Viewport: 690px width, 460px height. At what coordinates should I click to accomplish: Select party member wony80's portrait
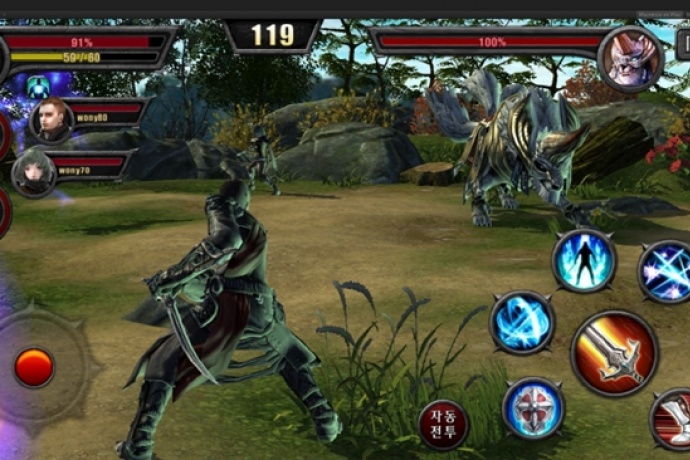coord(50,120)
